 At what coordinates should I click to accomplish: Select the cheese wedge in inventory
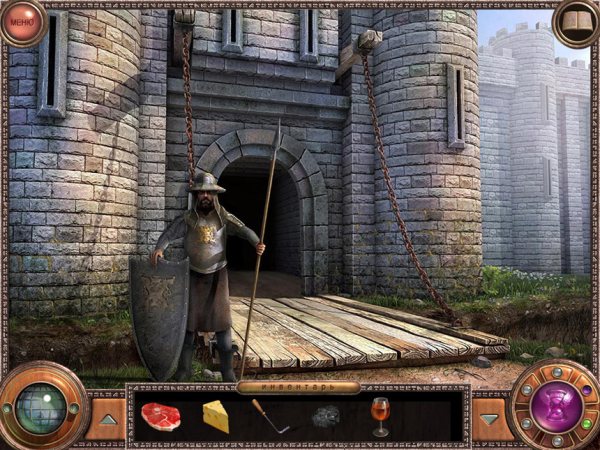(x=216, y=416)
